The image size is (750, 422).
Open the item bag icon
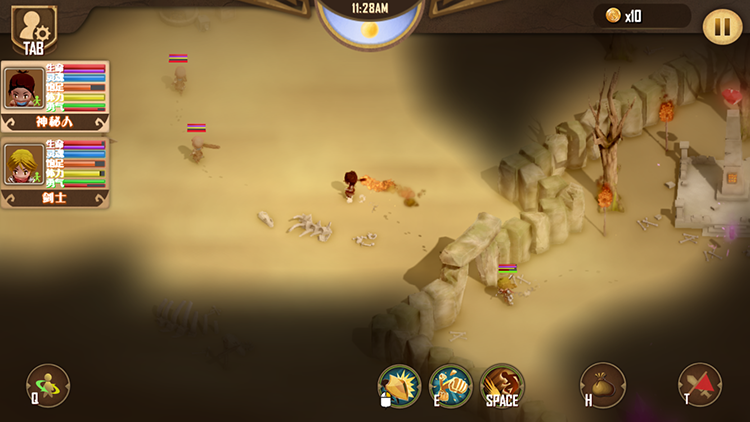(x=603, y=385)
